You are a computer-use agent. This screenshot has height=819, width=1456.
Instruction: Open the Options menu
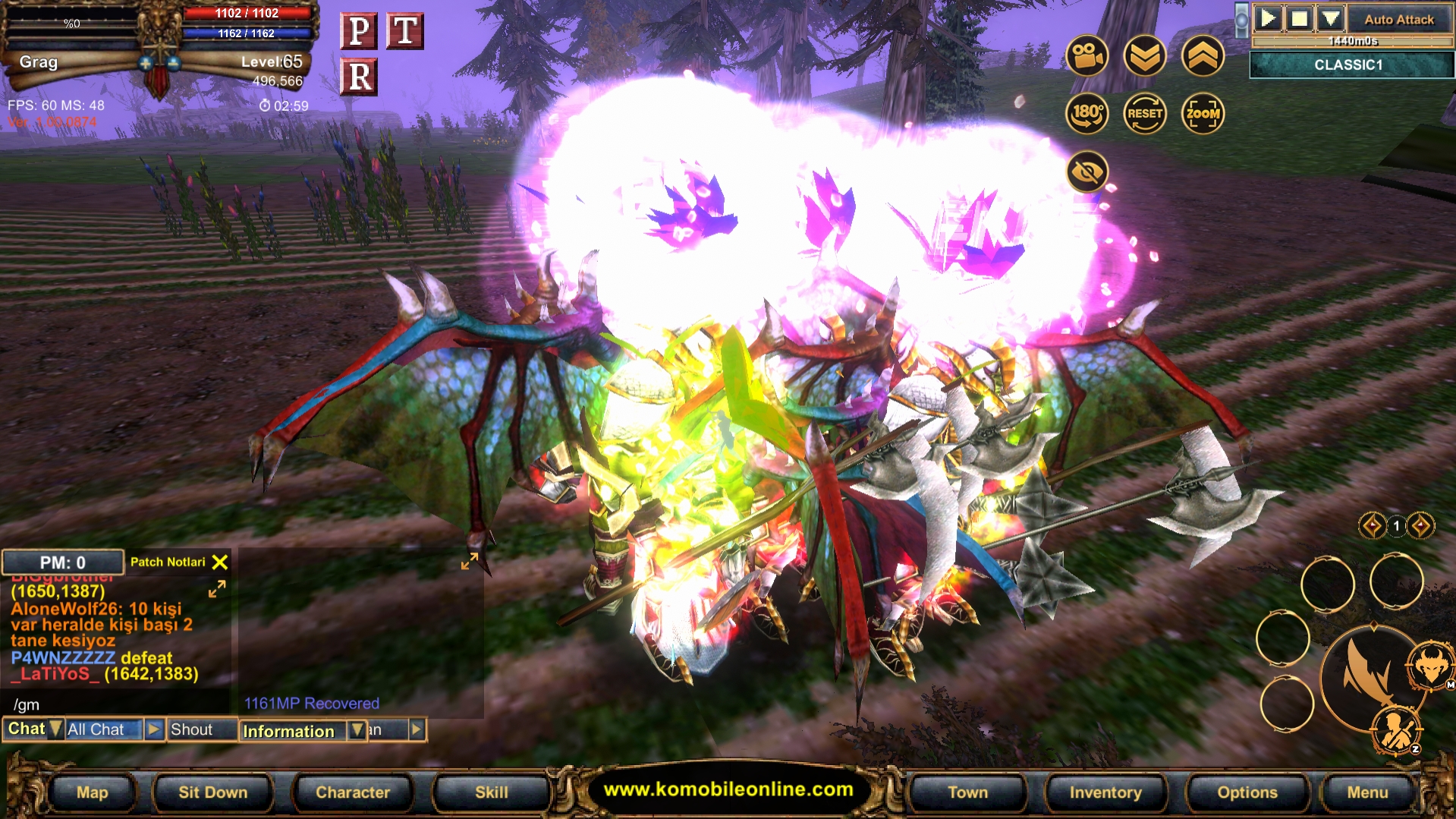coord(1248,792)
